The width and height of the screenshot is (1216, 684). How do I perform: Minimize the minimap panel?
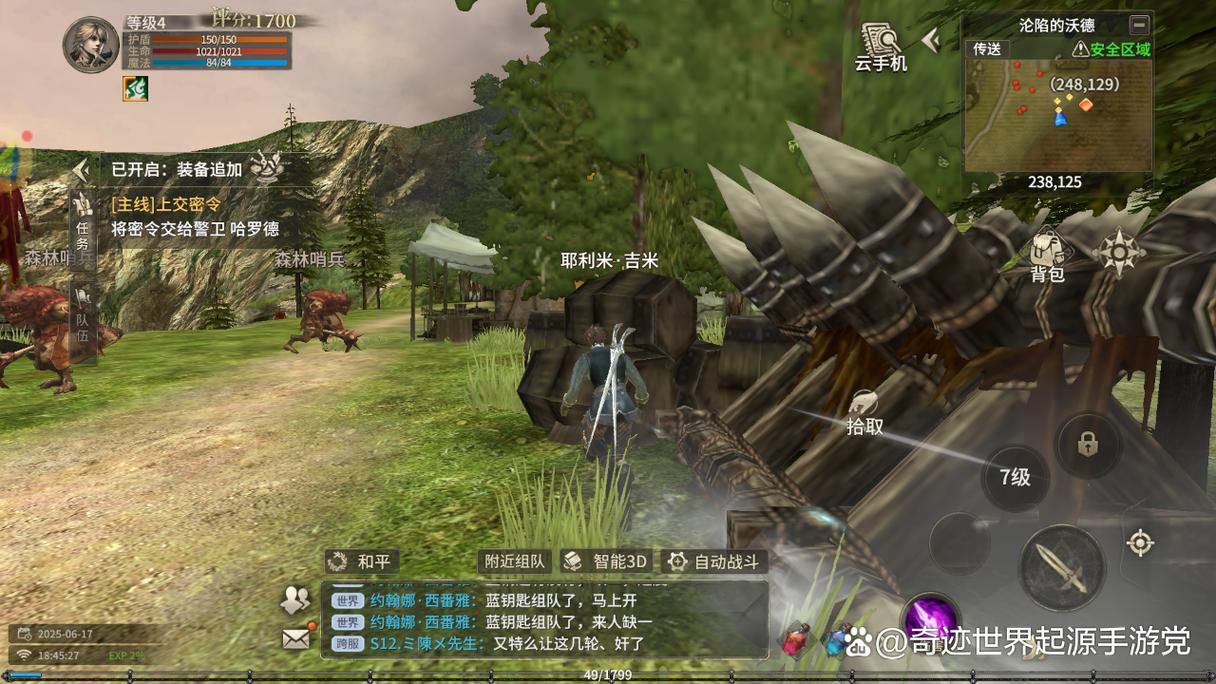click(1139, 25)
